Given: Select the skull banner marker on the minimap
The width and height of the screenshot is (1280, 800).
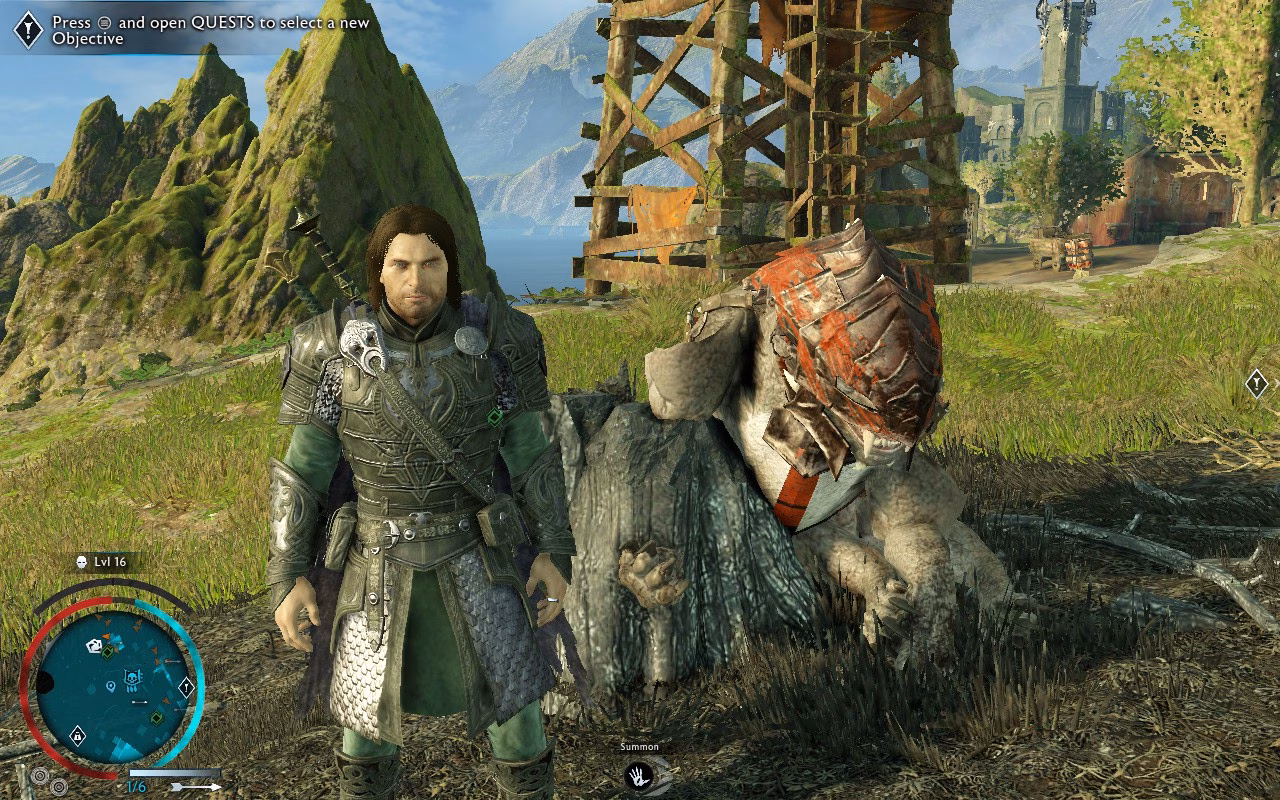Looking at the screenshot, I should click(x=132, y=680).
